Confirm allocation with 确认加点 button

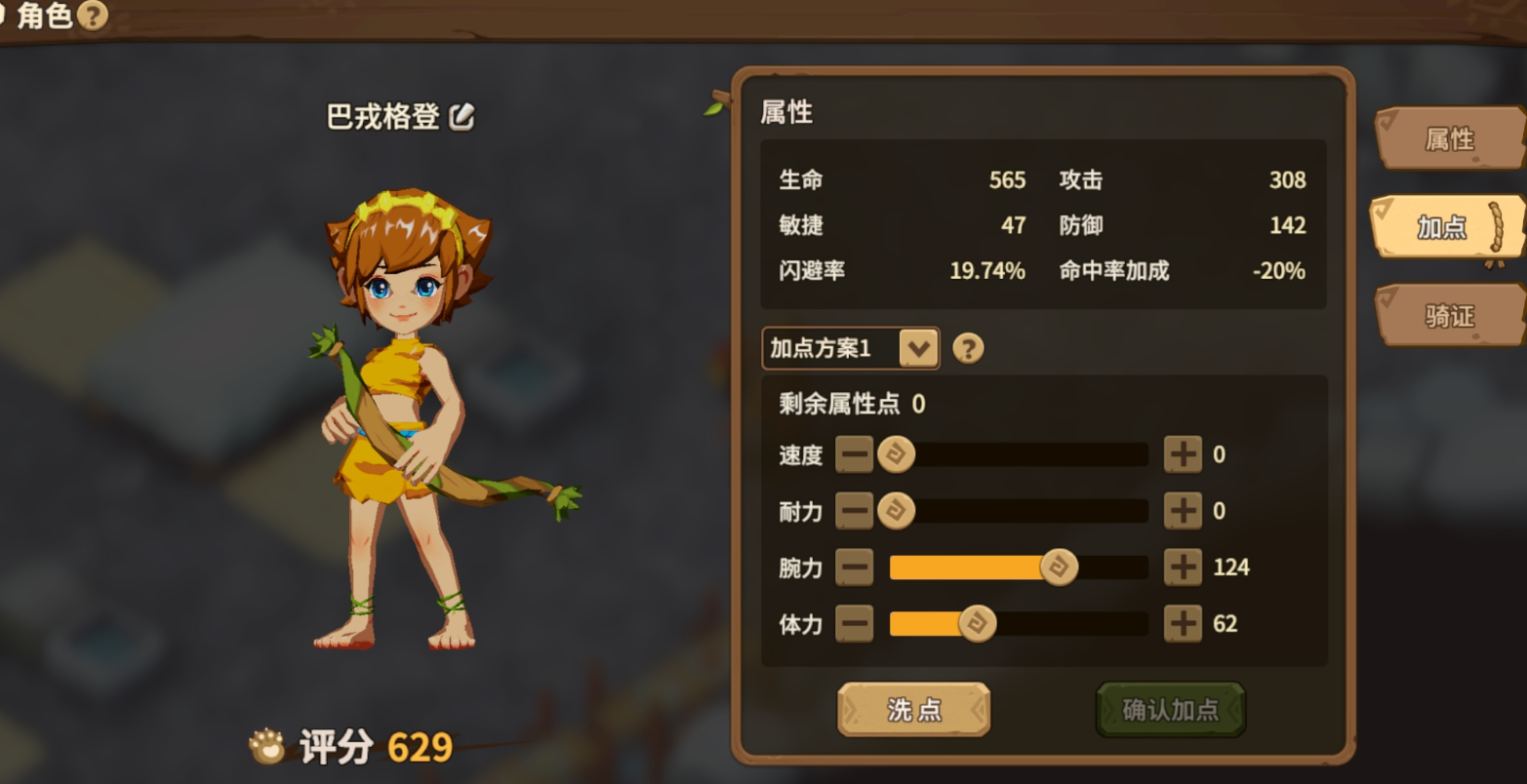pyautogui.click(x=1170, y=709)
